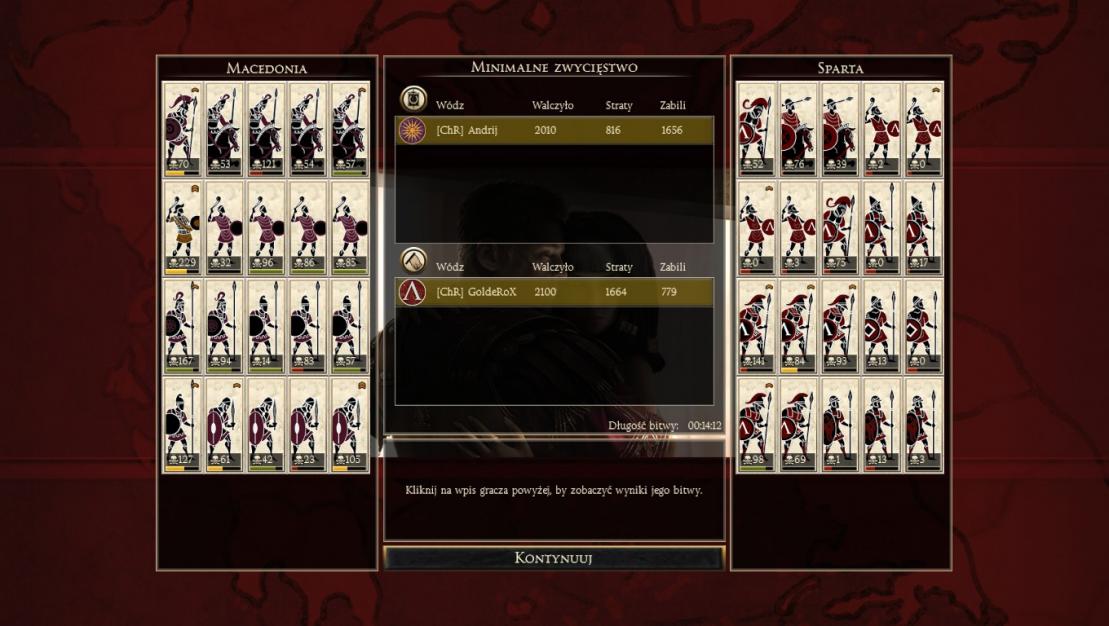Choose Macedonia spearman card with 167 kills
The width and height of the screenshot is (1109, 626).
183,326
